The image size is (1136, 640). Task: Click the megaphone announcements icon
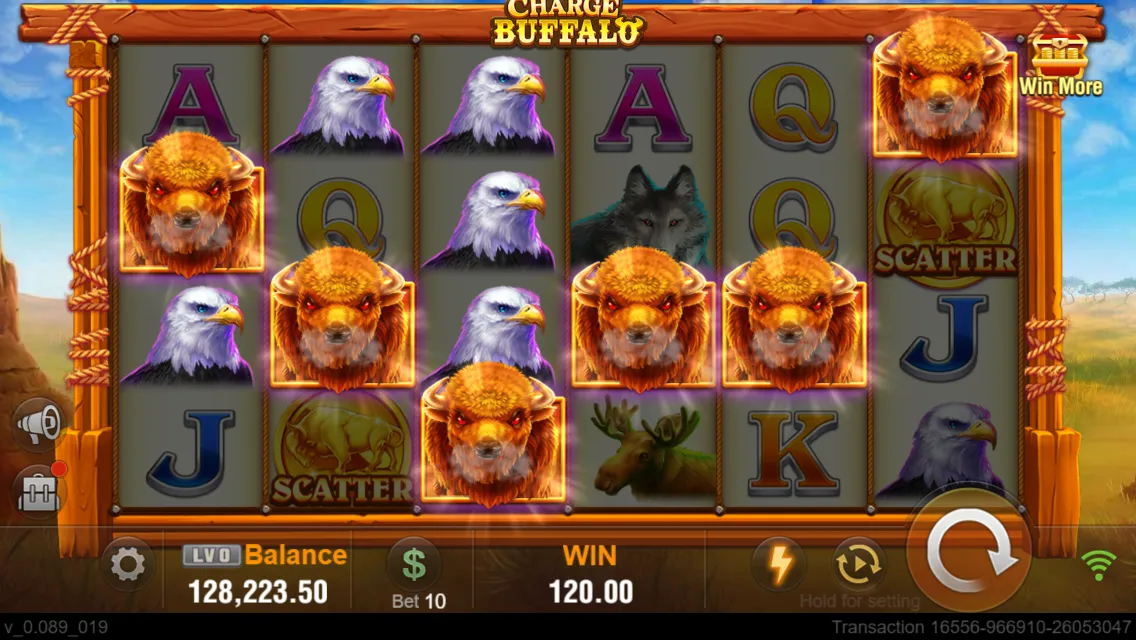40,426
